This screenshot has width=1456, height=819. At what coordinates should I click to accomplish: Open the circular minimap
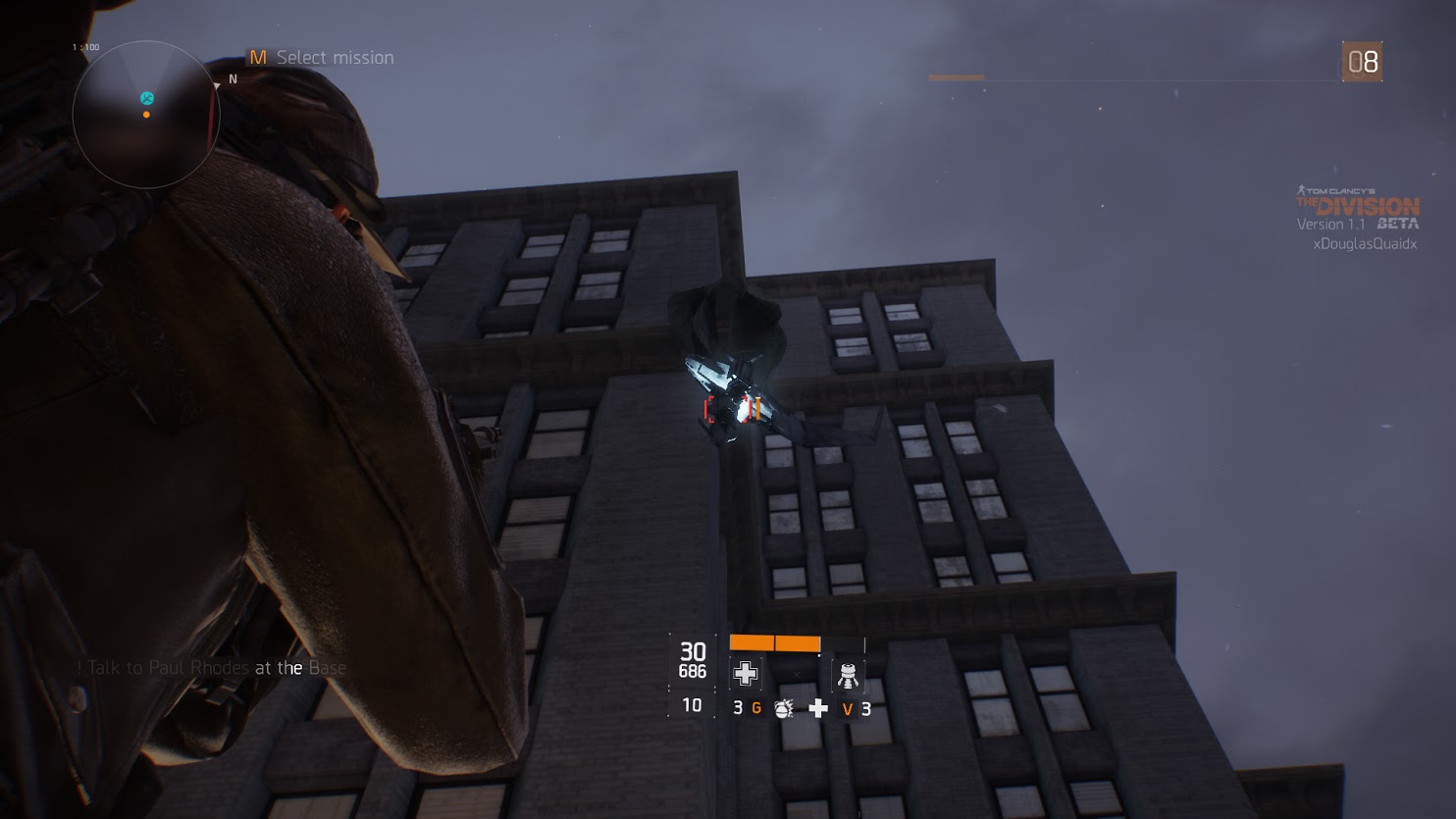(146, 115)
